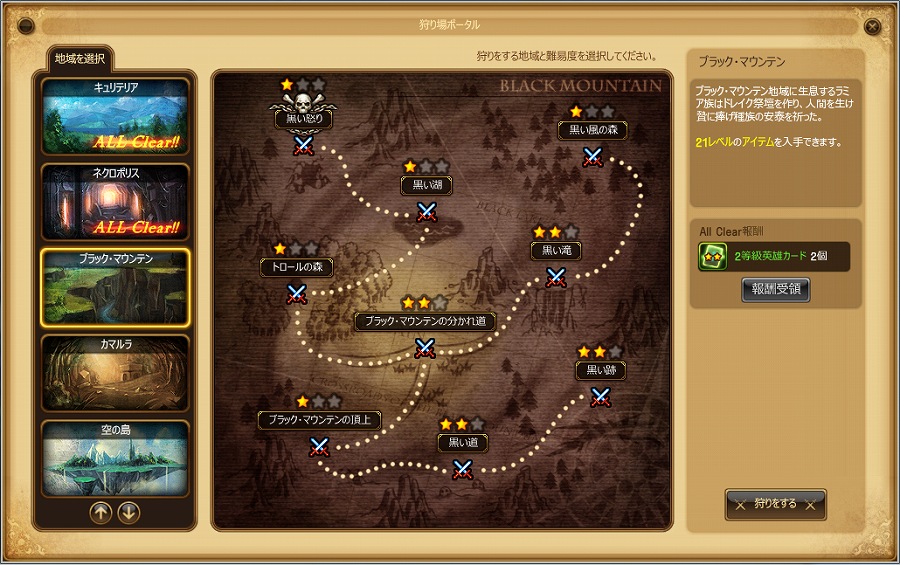Select the ブラック・マウンテン region thumbnail

(x=115, y=287)
